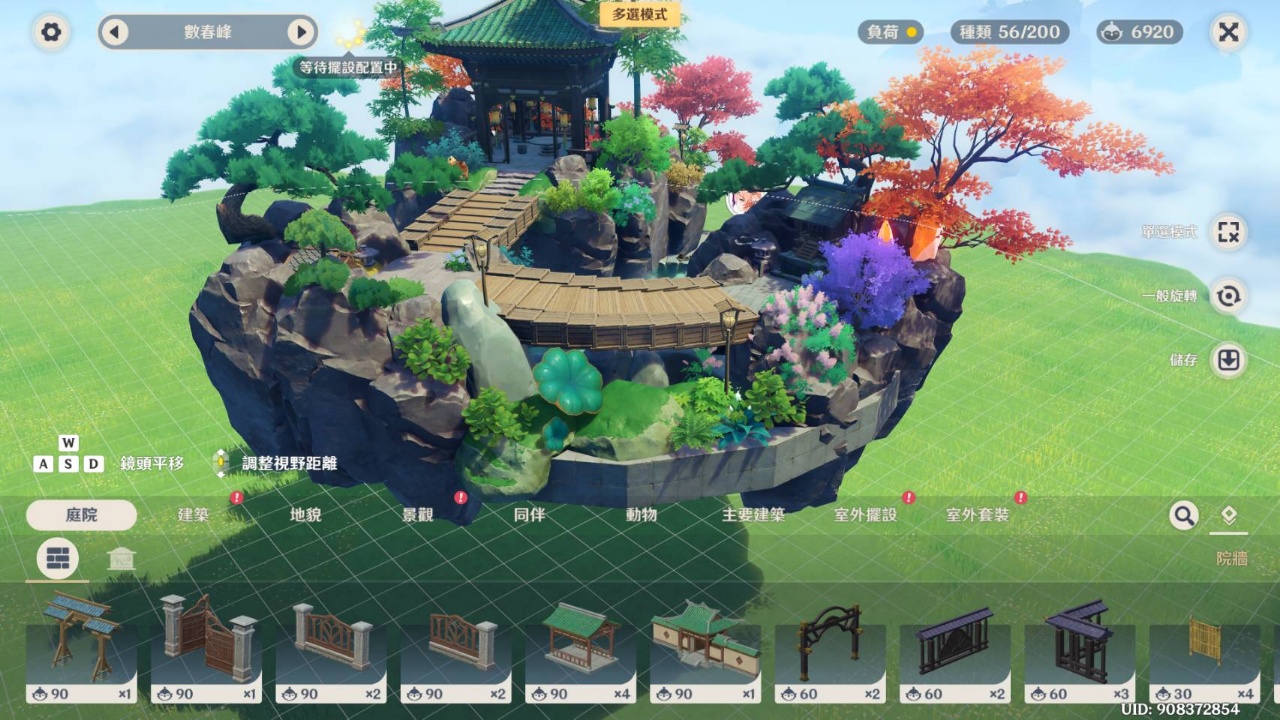
Task: Choose the green-roofed pavilion furnishing slot
Action: pos(580,648)
